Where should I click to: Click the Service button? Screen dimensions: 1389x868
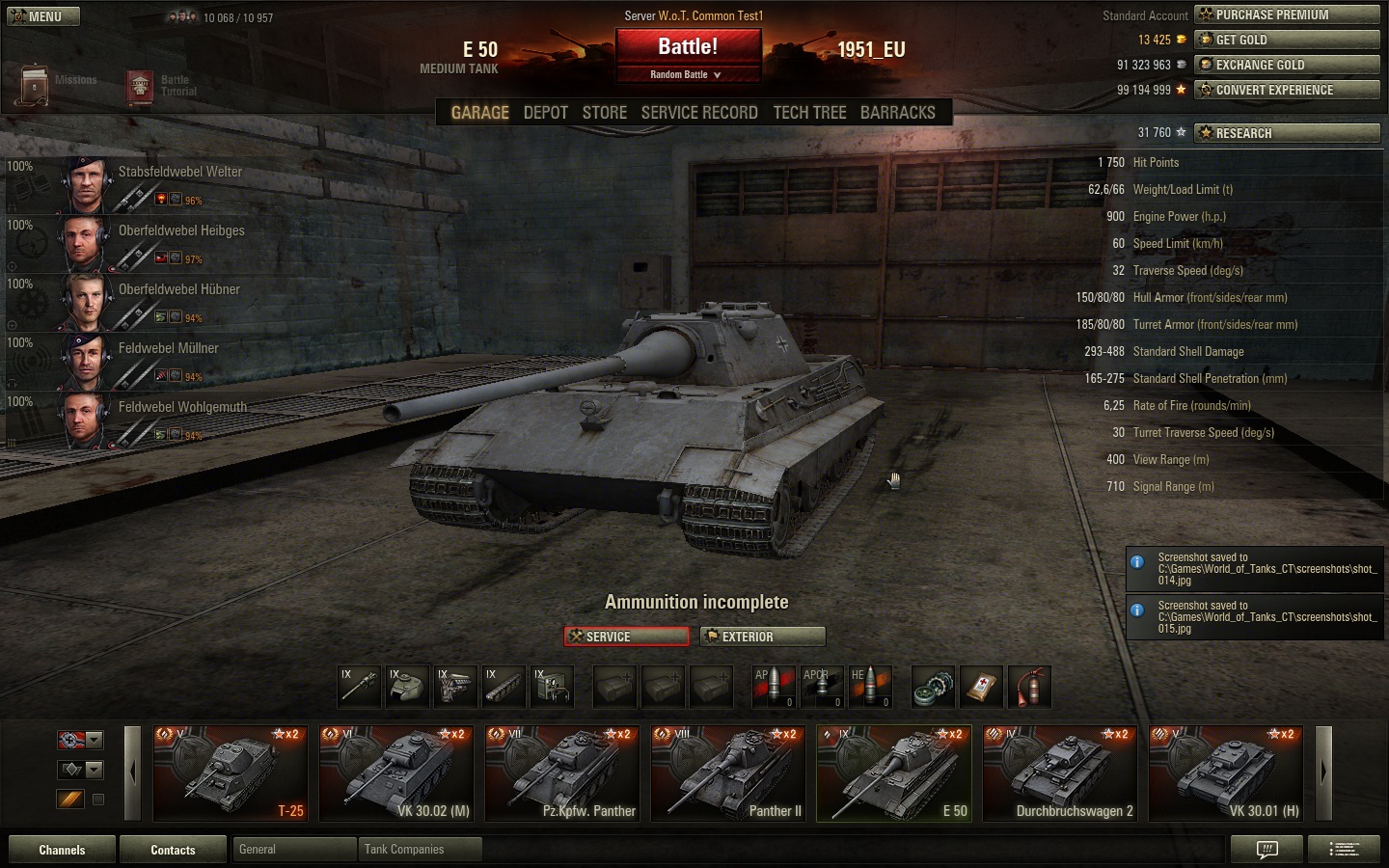point(627,637)
